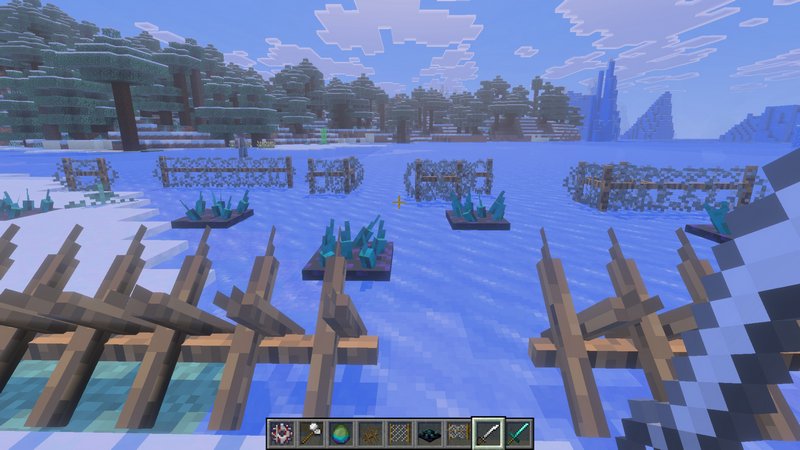
Task: Select the red and white spiked item slot
Action: [x=281, y=433]
